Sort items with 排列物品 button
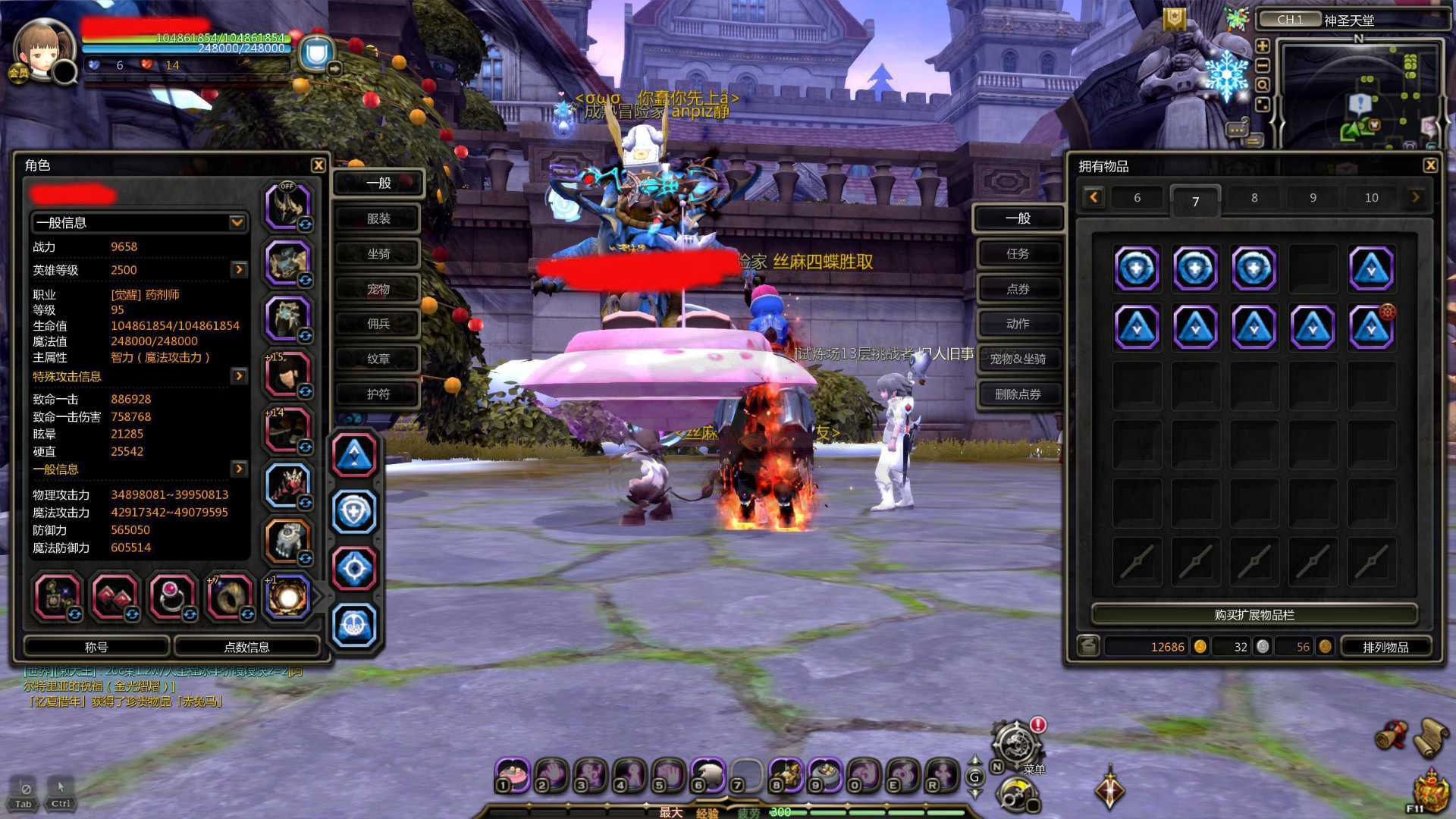The image size is (1456, 819). pos(1385,647)
